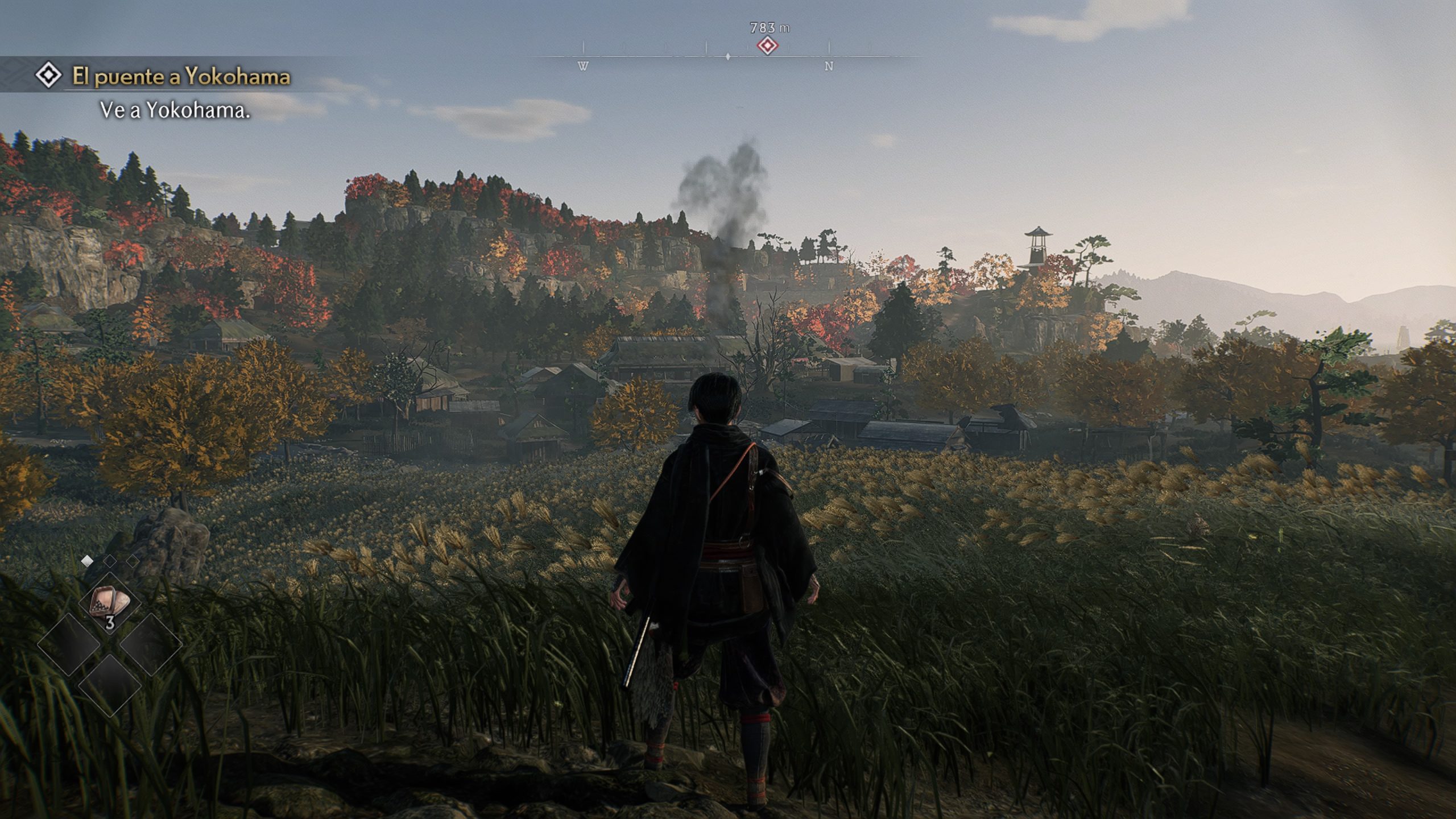Click the red objective marker on the compass
This screenshot has height=819, width=1456.
[768, 46]
